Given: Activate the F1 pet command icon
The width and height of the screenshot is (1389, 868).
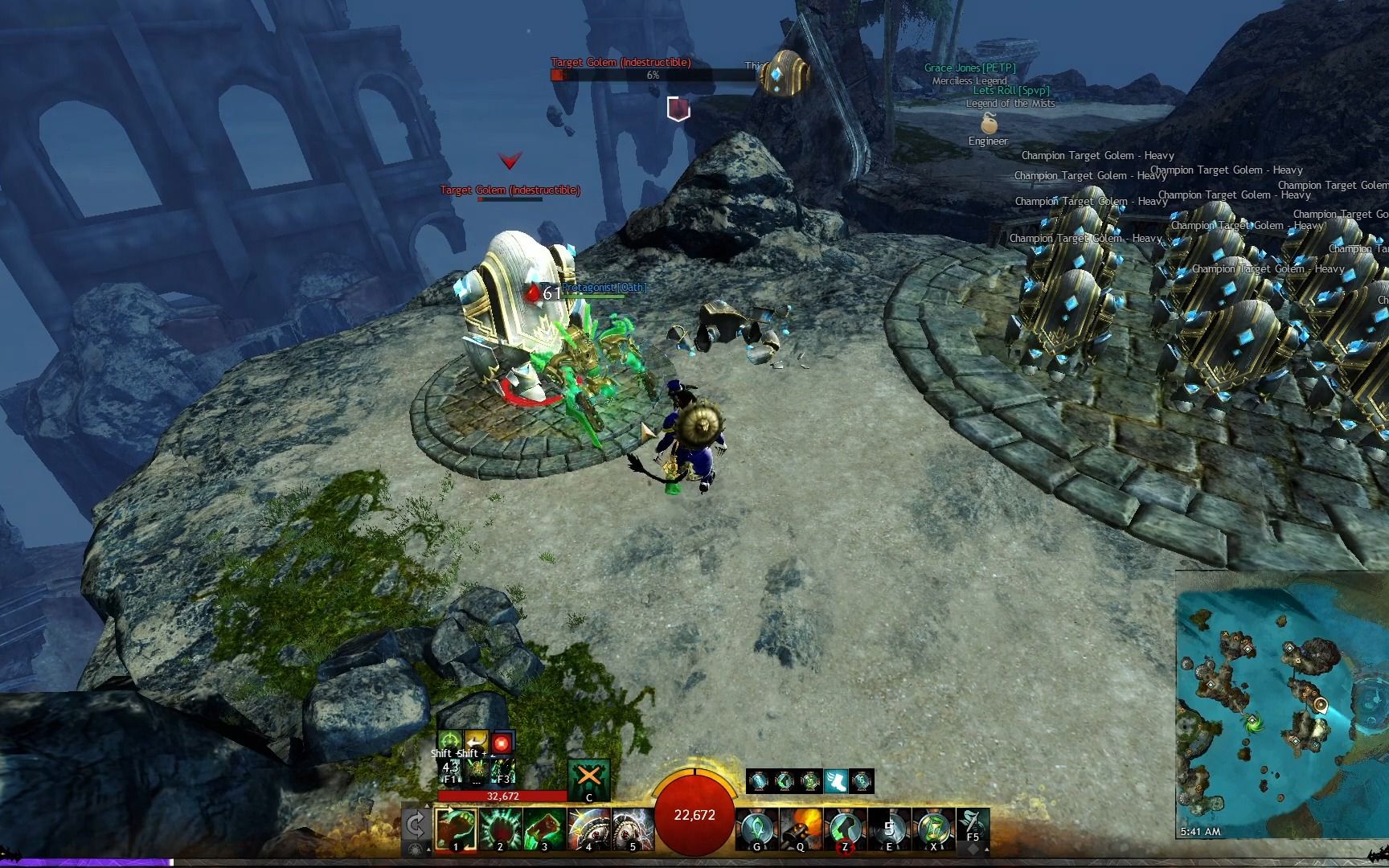Looking at the screenshot, I should 450,770.
